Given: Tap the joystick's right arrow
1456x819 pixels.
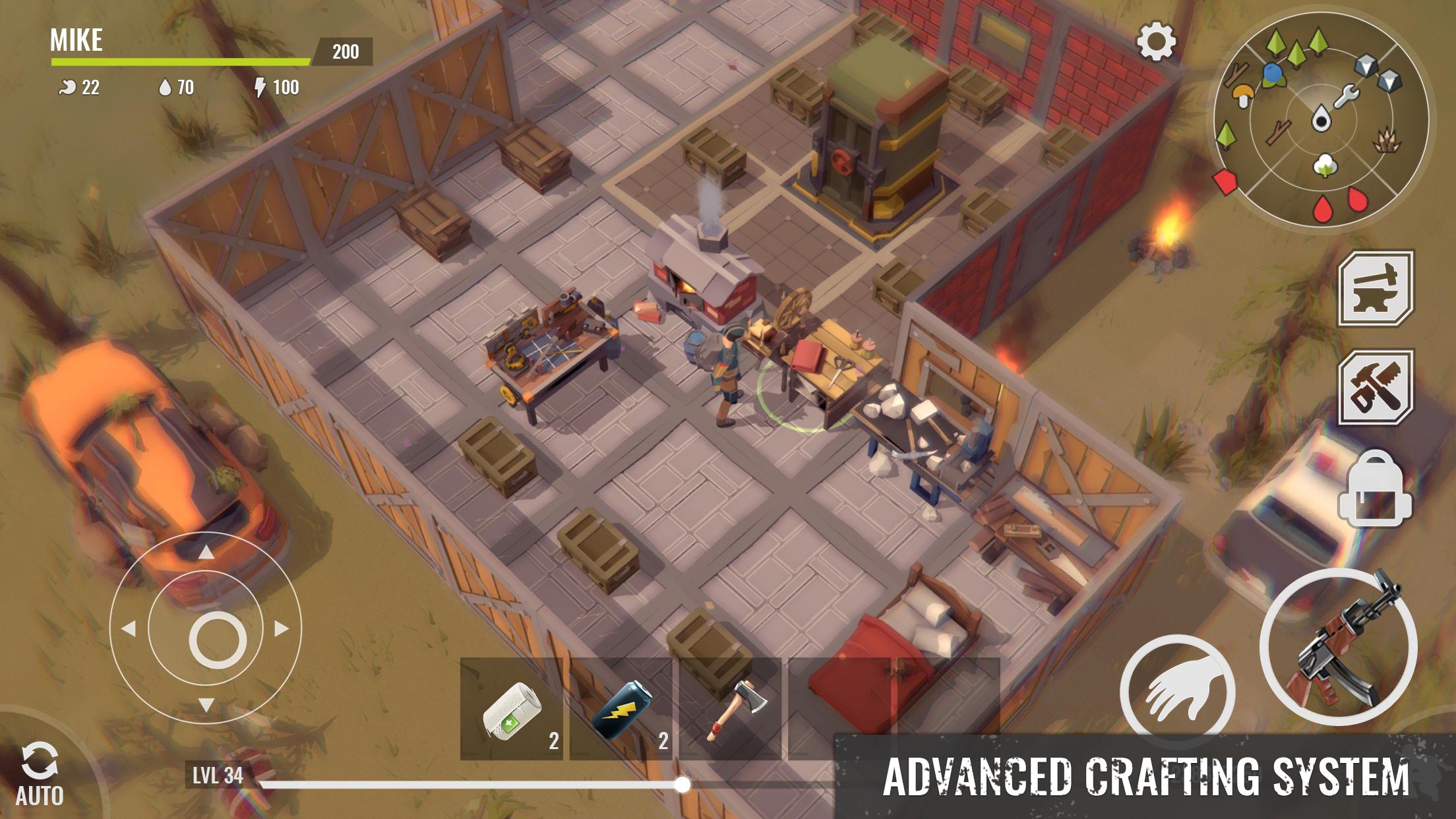Looking at the screenshot, I should click(282, 628).
